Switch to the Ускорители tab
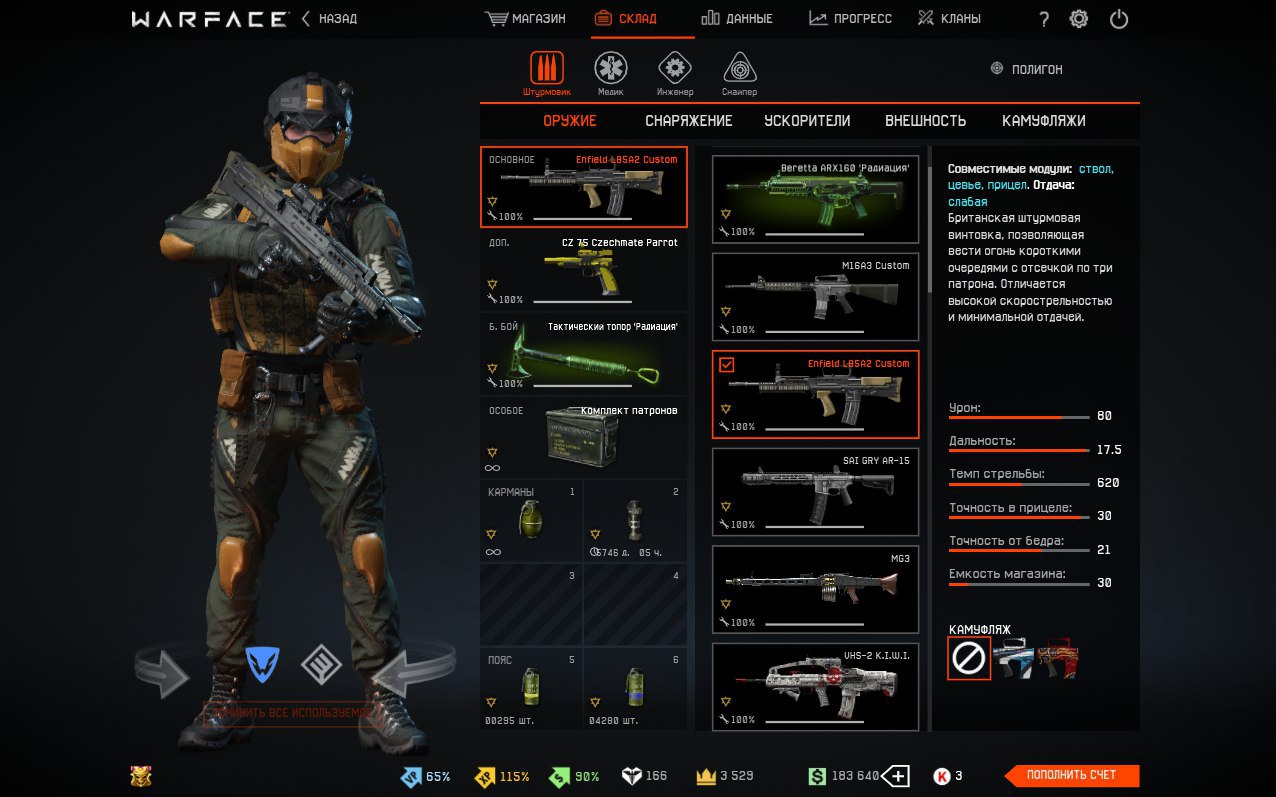The width and height of the screenshot is (1276, 797). point(807,121)
